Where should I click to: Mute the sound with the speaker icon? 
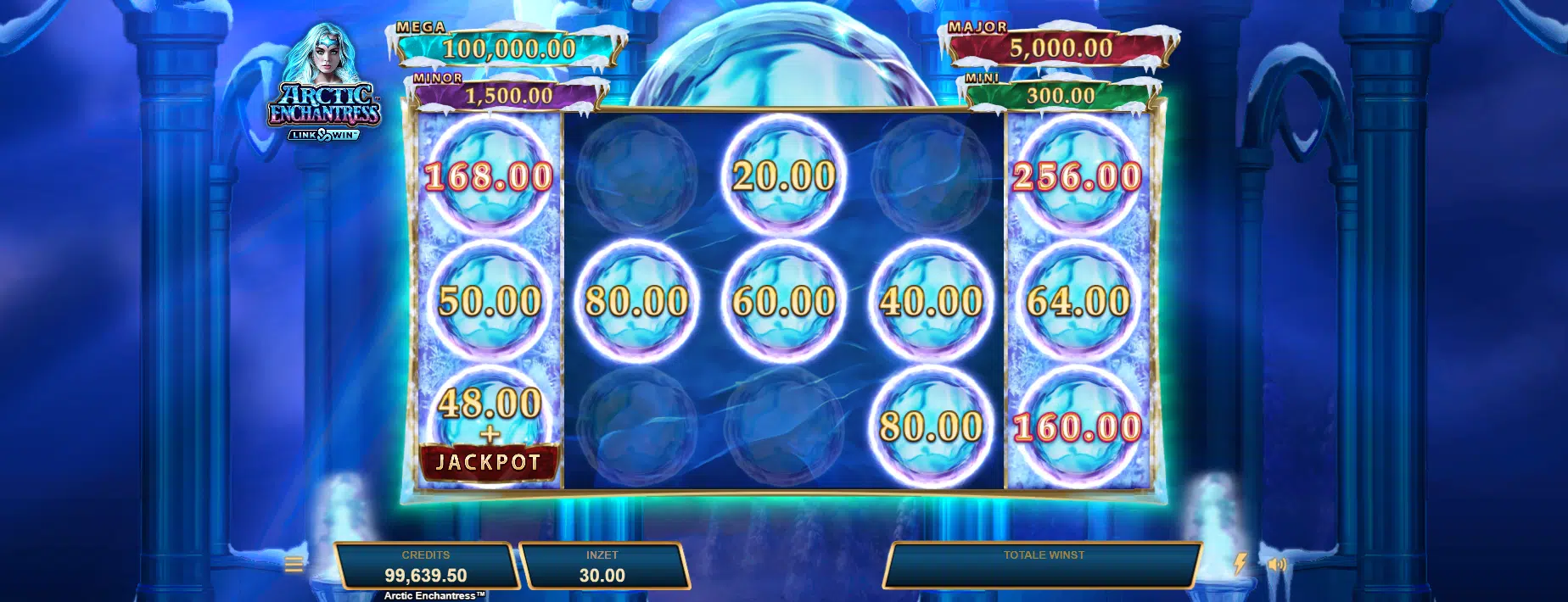point(1277,564)
